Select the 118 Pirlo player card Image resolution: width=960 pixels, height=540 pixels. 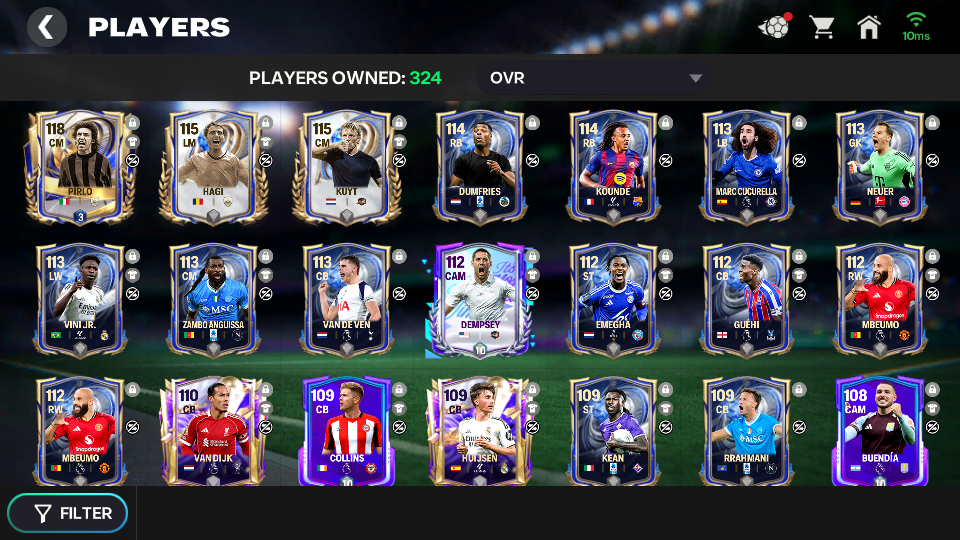(82, 166)
